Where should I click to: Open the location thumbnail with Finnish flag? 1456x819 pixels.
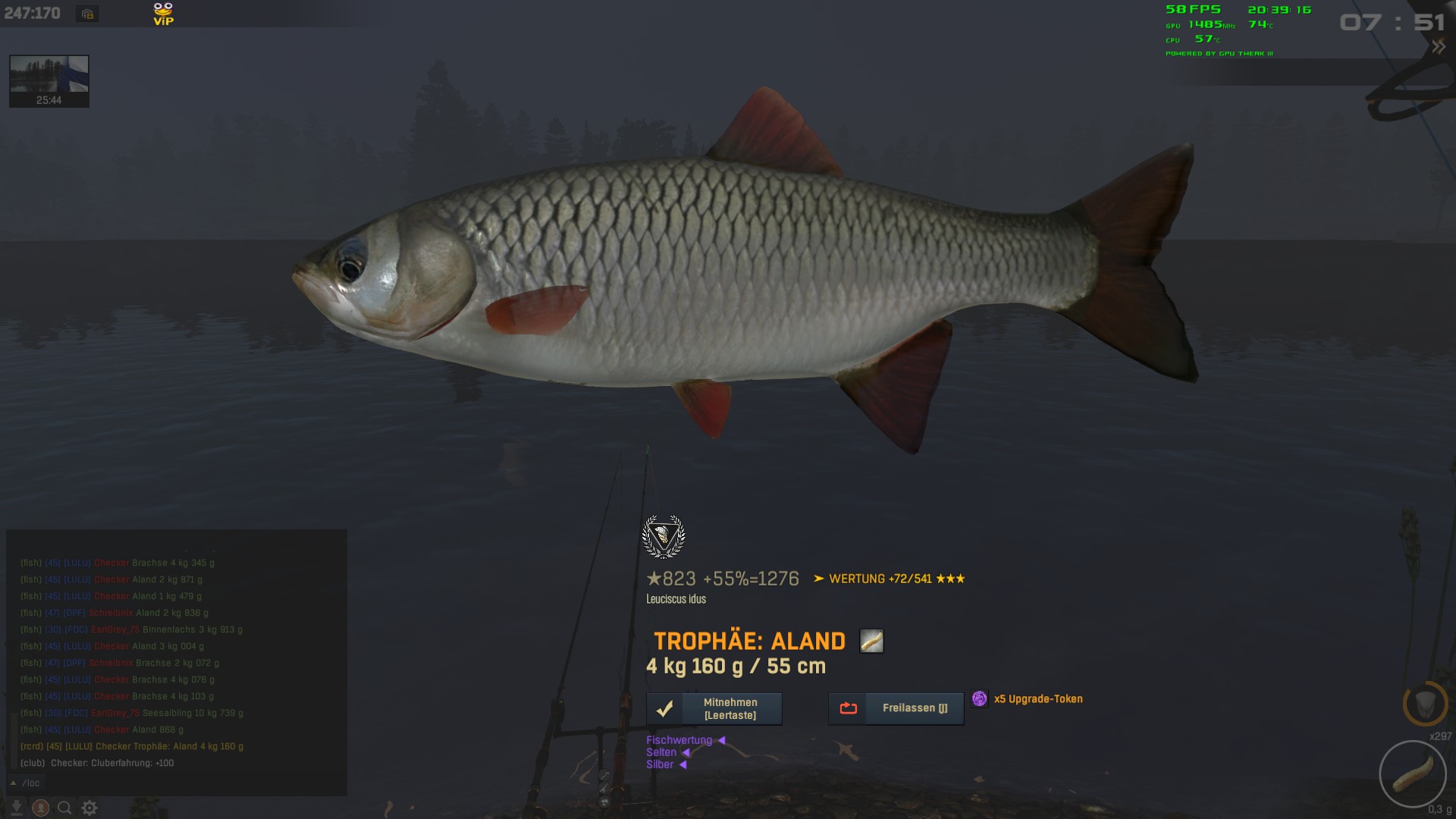(x=49, y=80)
